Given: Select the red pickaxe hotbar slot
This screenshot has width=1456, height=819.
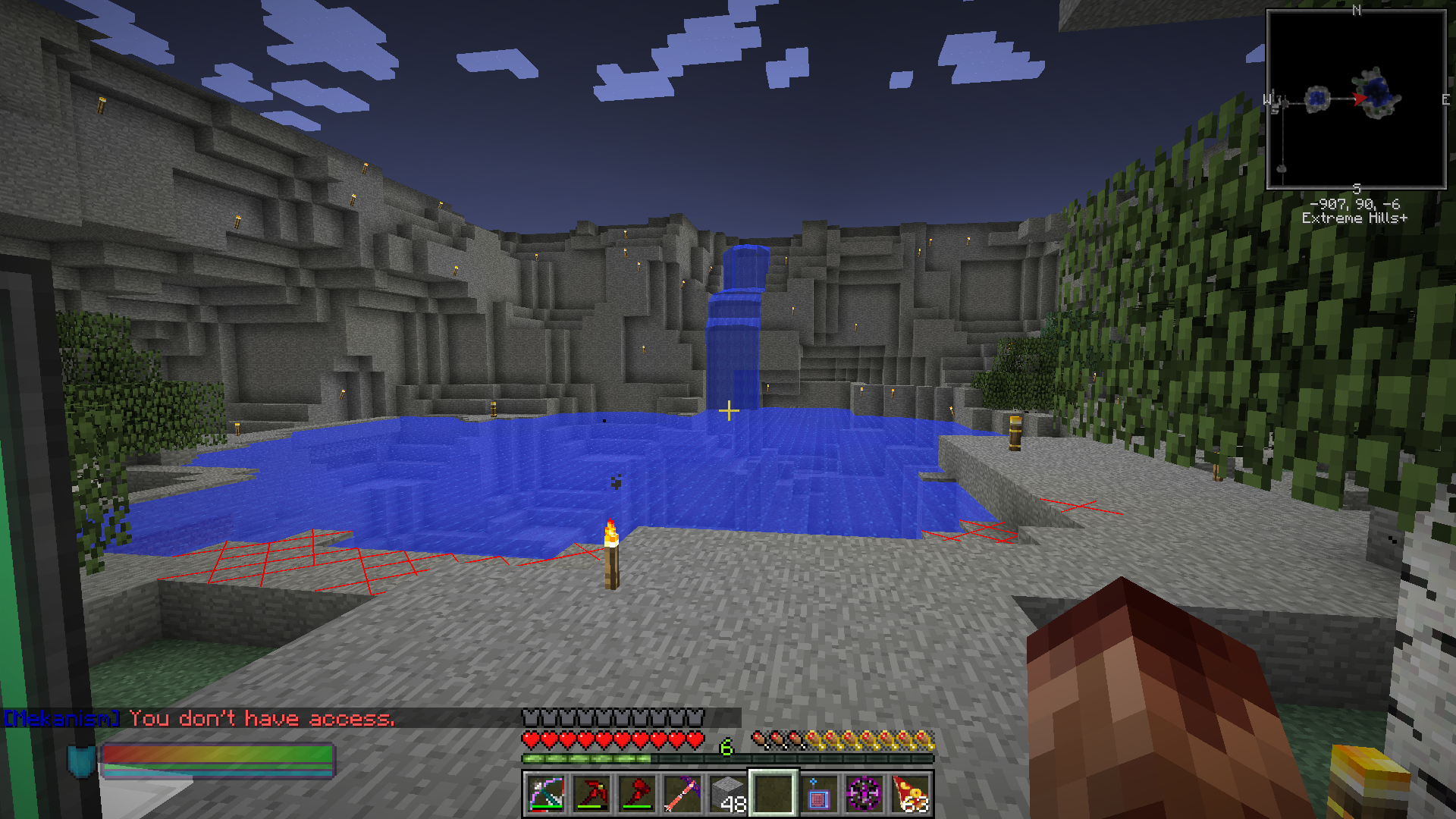Looking at the screenshot, I should (x=591, y=794).
